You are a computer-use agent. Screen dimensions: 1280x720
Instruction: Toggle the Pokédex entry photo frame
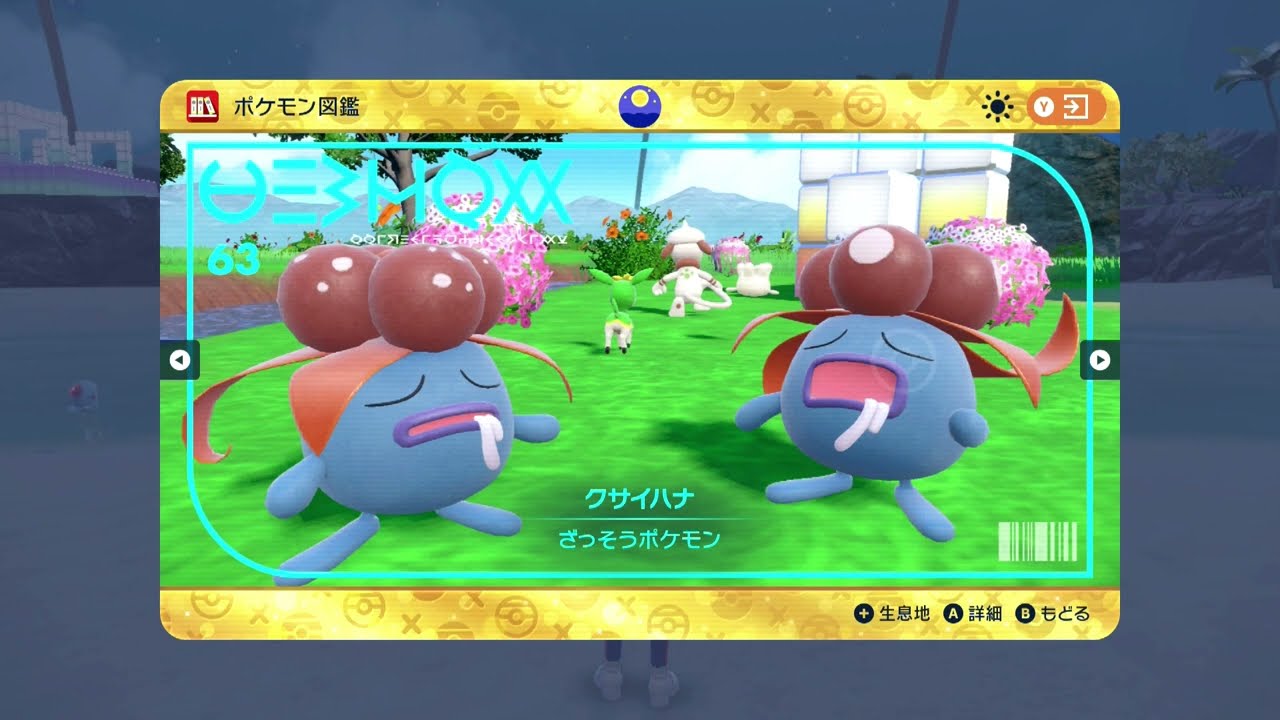pyautogui.click(x=640, y=360)
